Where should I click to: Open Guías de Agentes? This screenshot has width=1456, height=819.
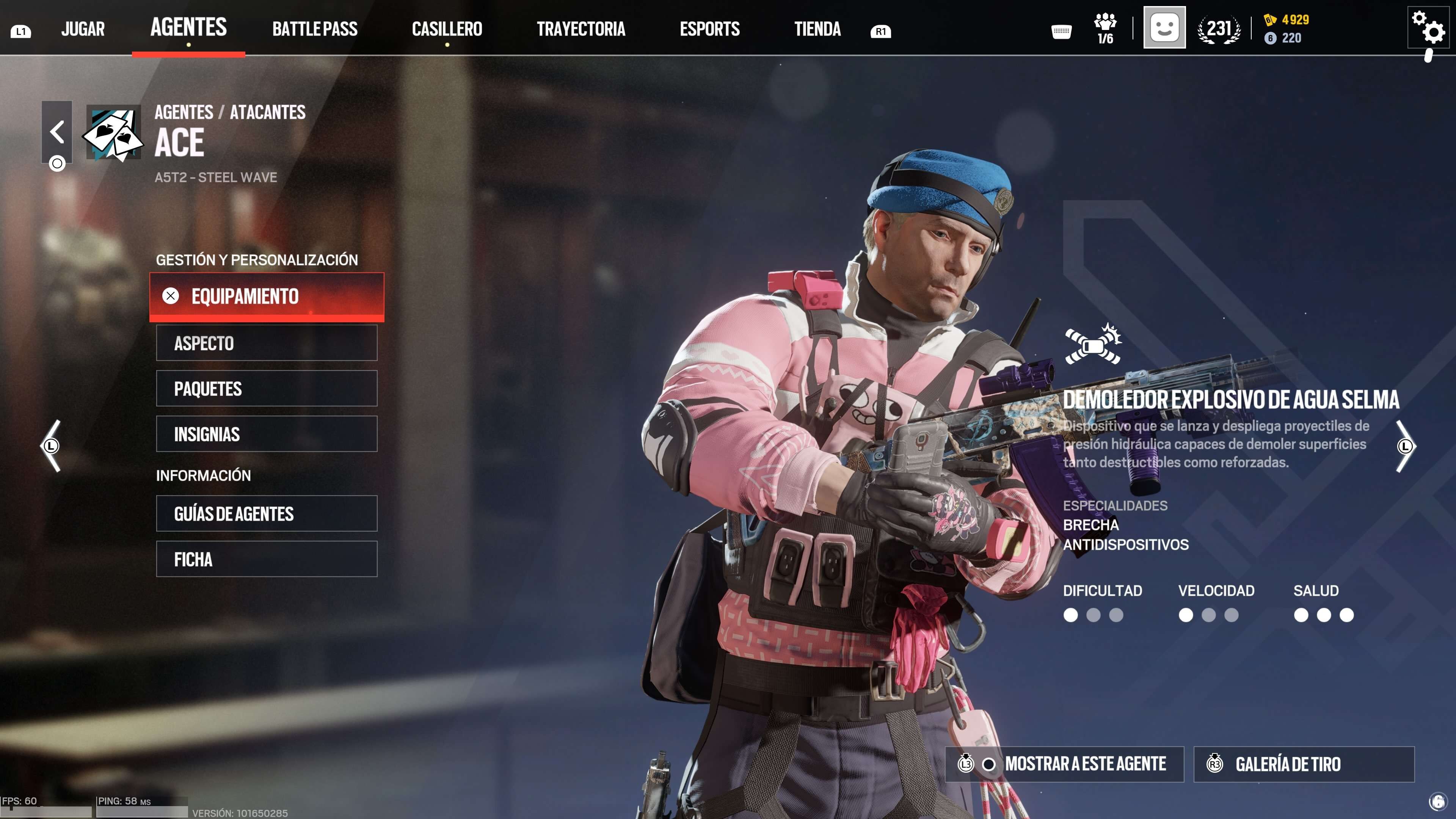pos(267,514)
